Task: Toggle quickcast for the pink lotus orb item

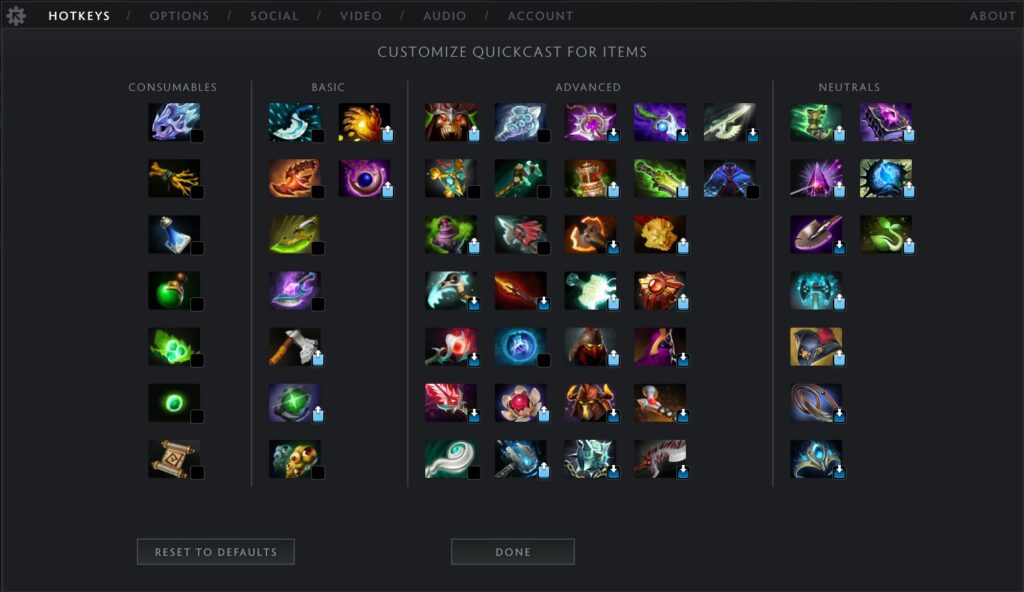Action: pyautogui.click(x=543, y=416)
